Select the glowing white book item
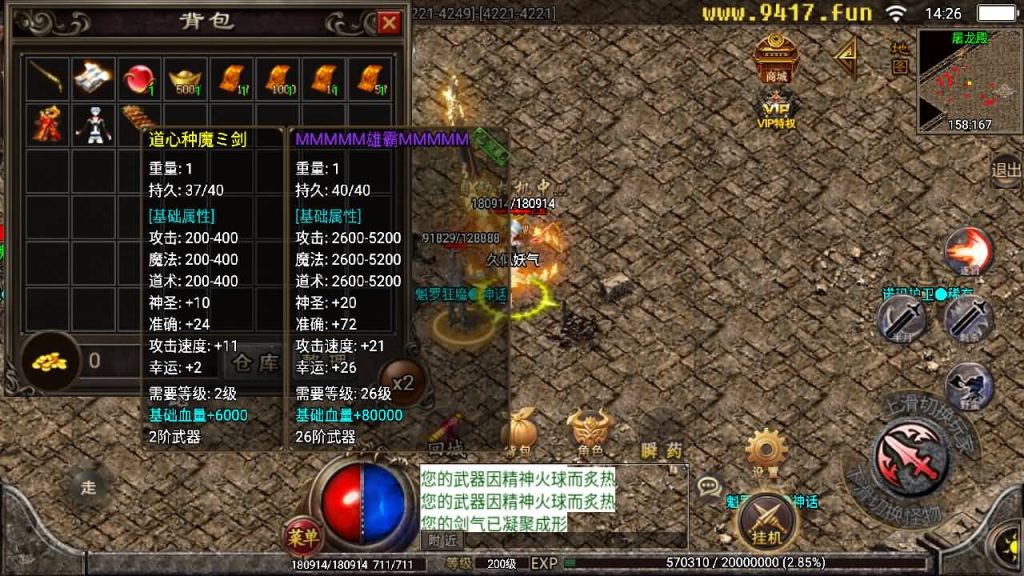Viewport: 1024px width, 576px height. [93, 78]
